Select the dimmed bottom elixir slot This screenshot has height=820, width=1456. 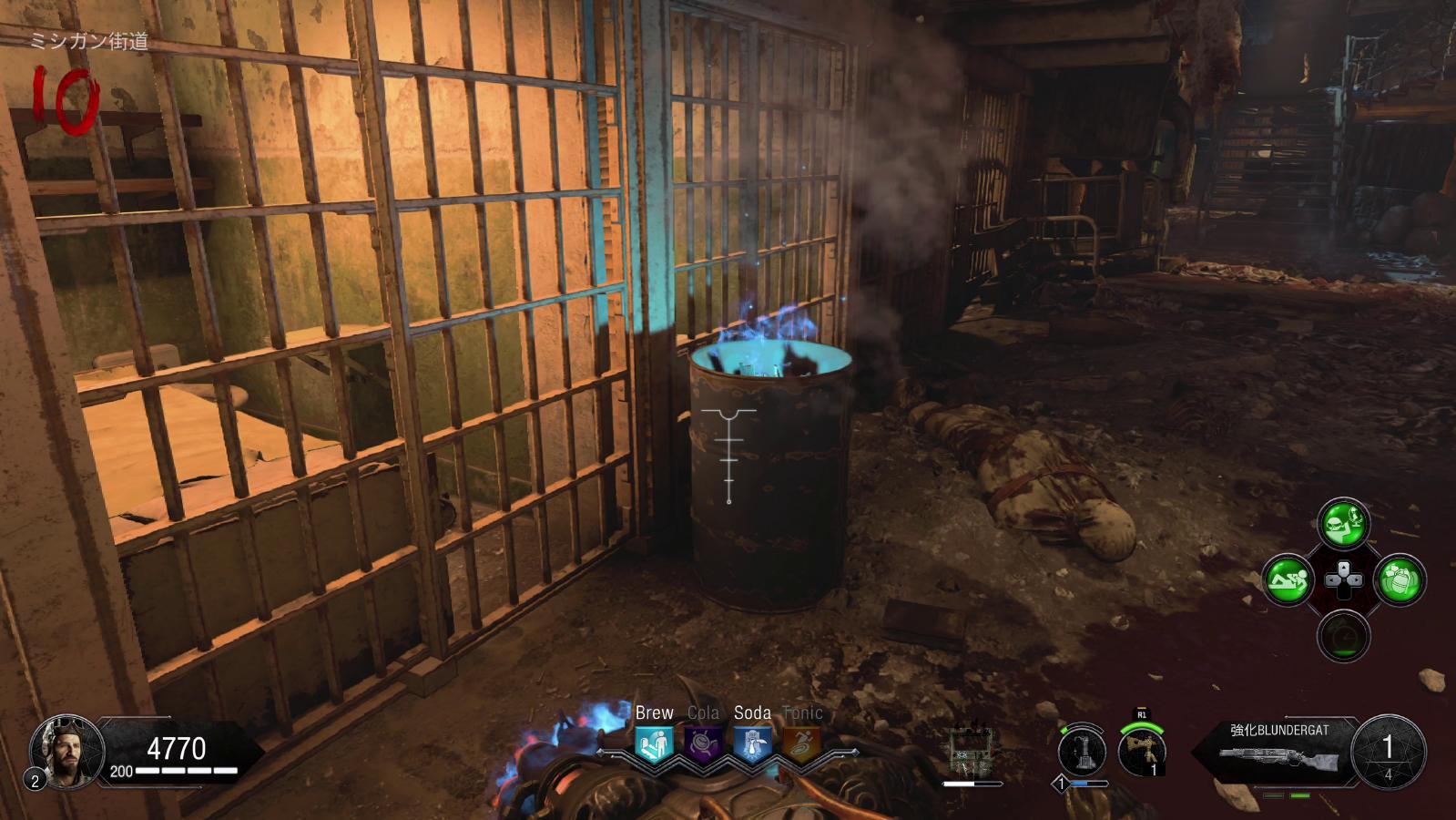point(1343,636)
